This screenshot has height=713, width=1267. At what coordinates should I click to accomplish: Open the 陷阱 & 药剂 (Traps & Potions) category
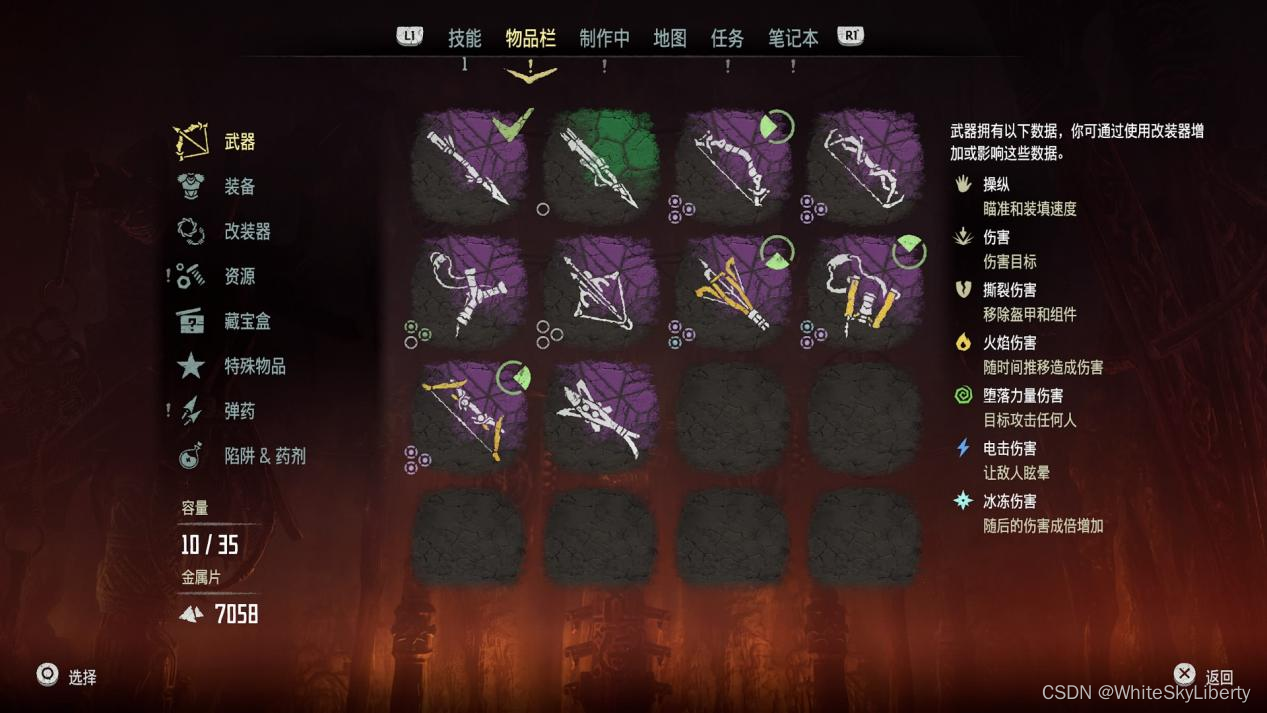click(264, 456)
